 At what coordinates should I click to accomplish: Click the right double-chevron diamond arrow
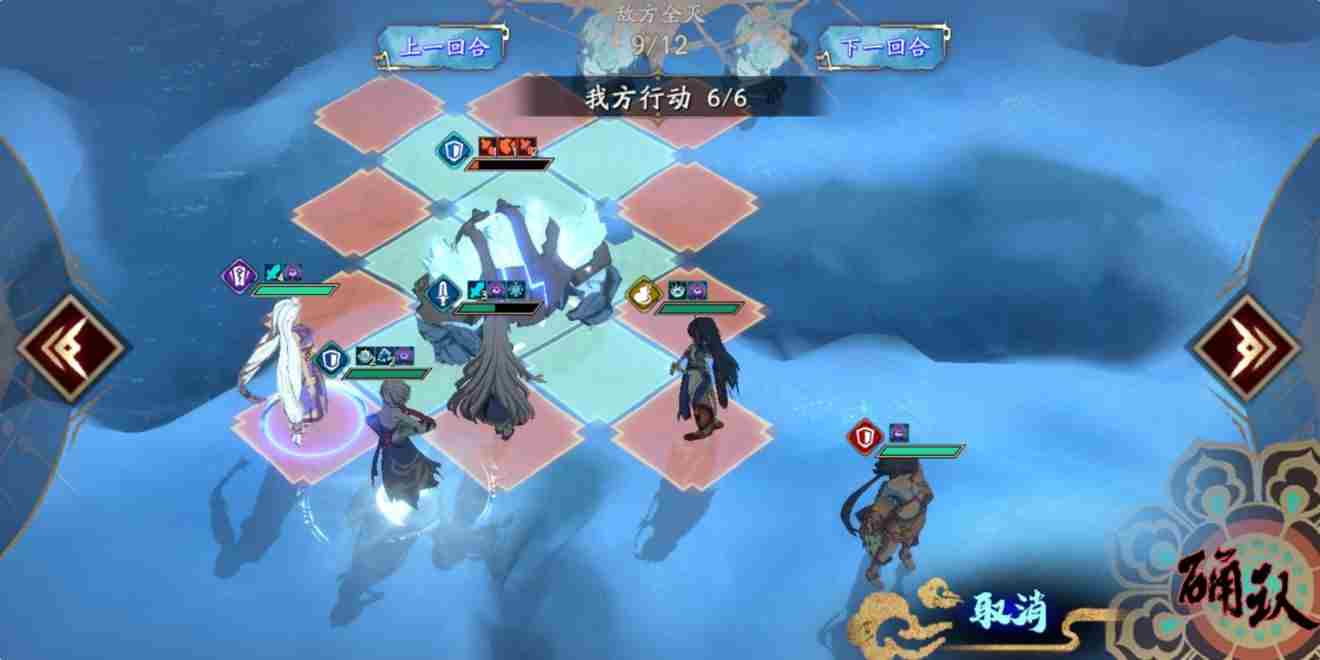pyautogui.click(x=1246, y=347)
